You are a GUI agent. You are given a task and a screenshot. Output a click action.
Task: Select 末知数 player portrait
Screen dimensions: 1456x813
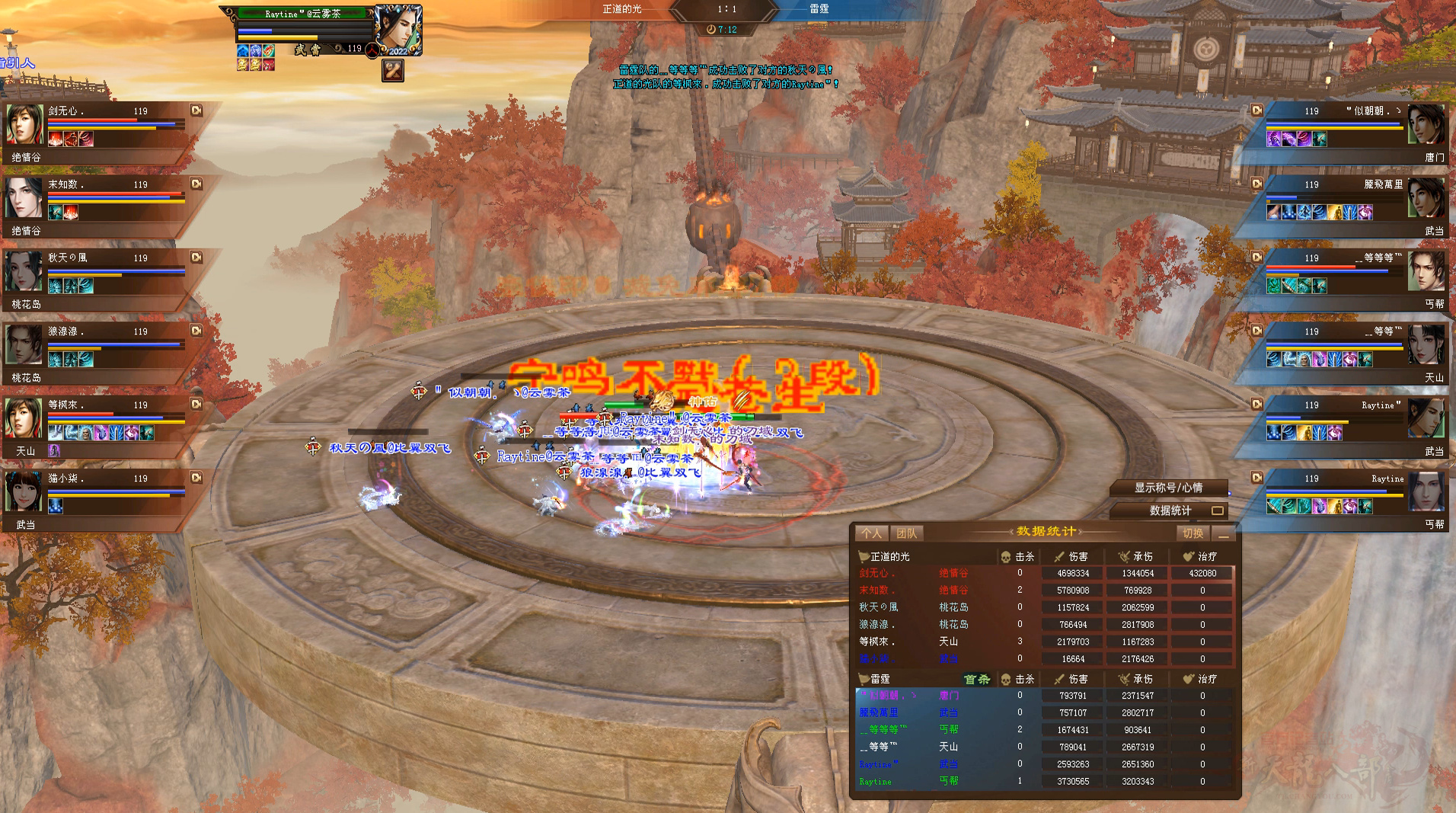tap(24, 197)
